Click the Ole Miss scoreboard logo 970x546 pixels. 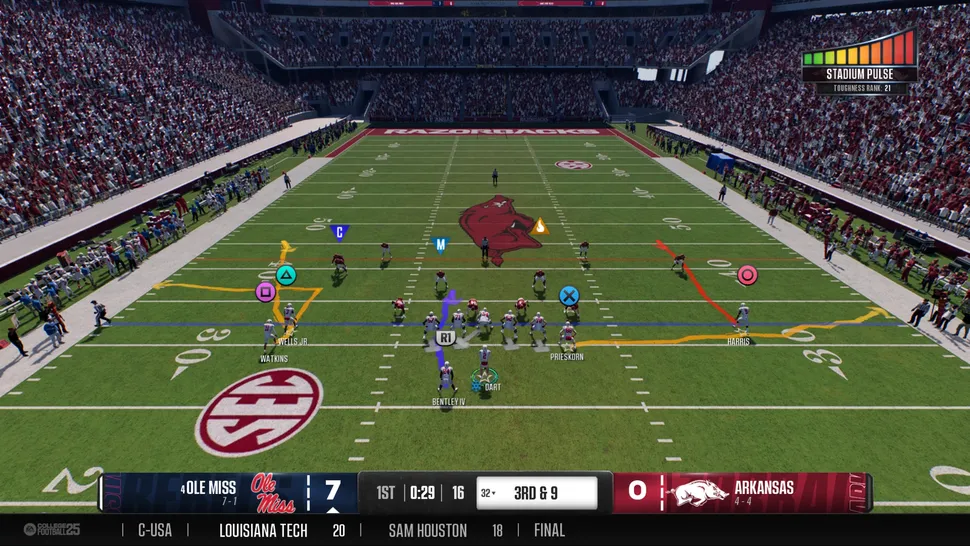[273, 492]
